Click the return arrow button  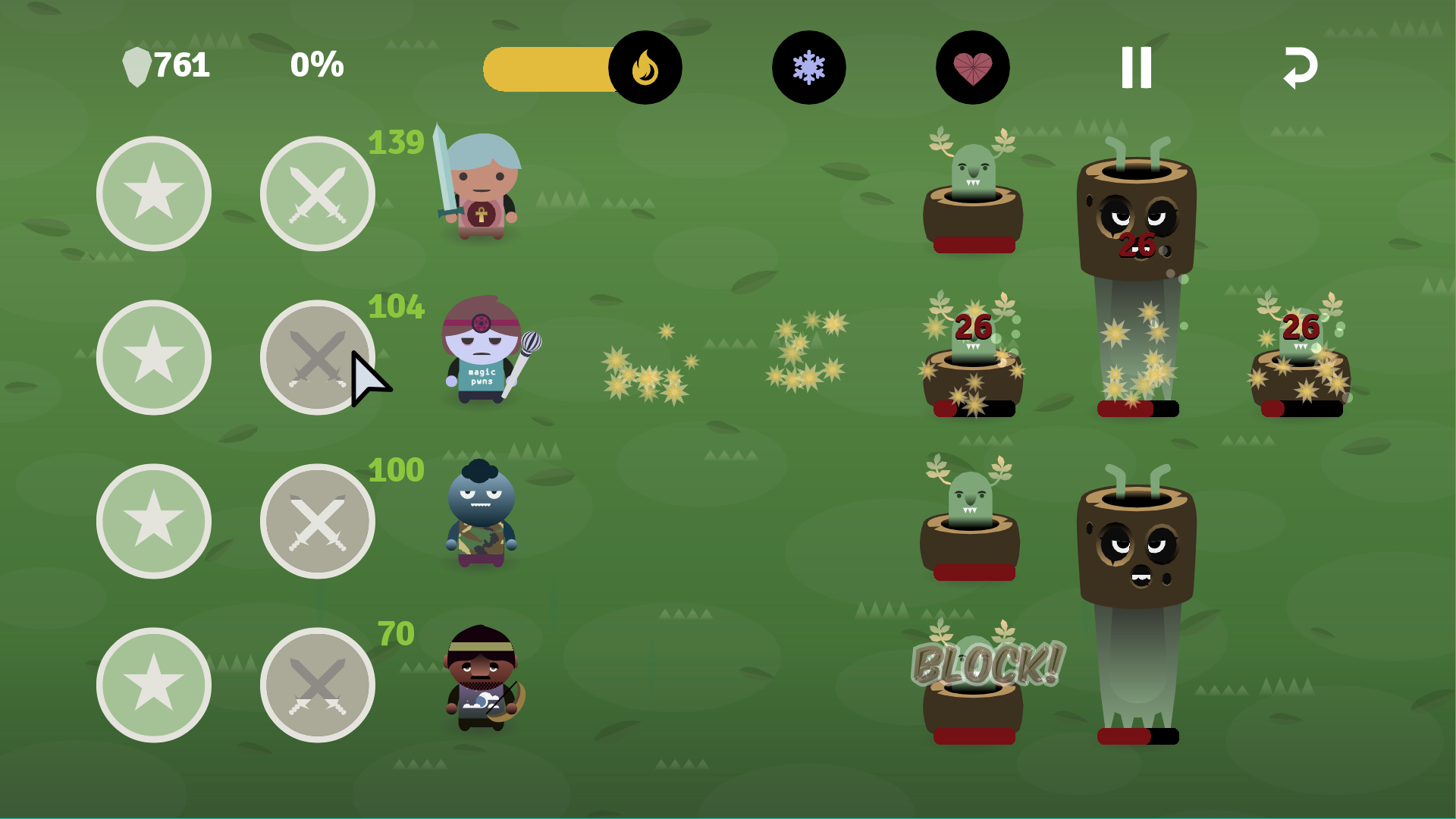(1300, 67)
